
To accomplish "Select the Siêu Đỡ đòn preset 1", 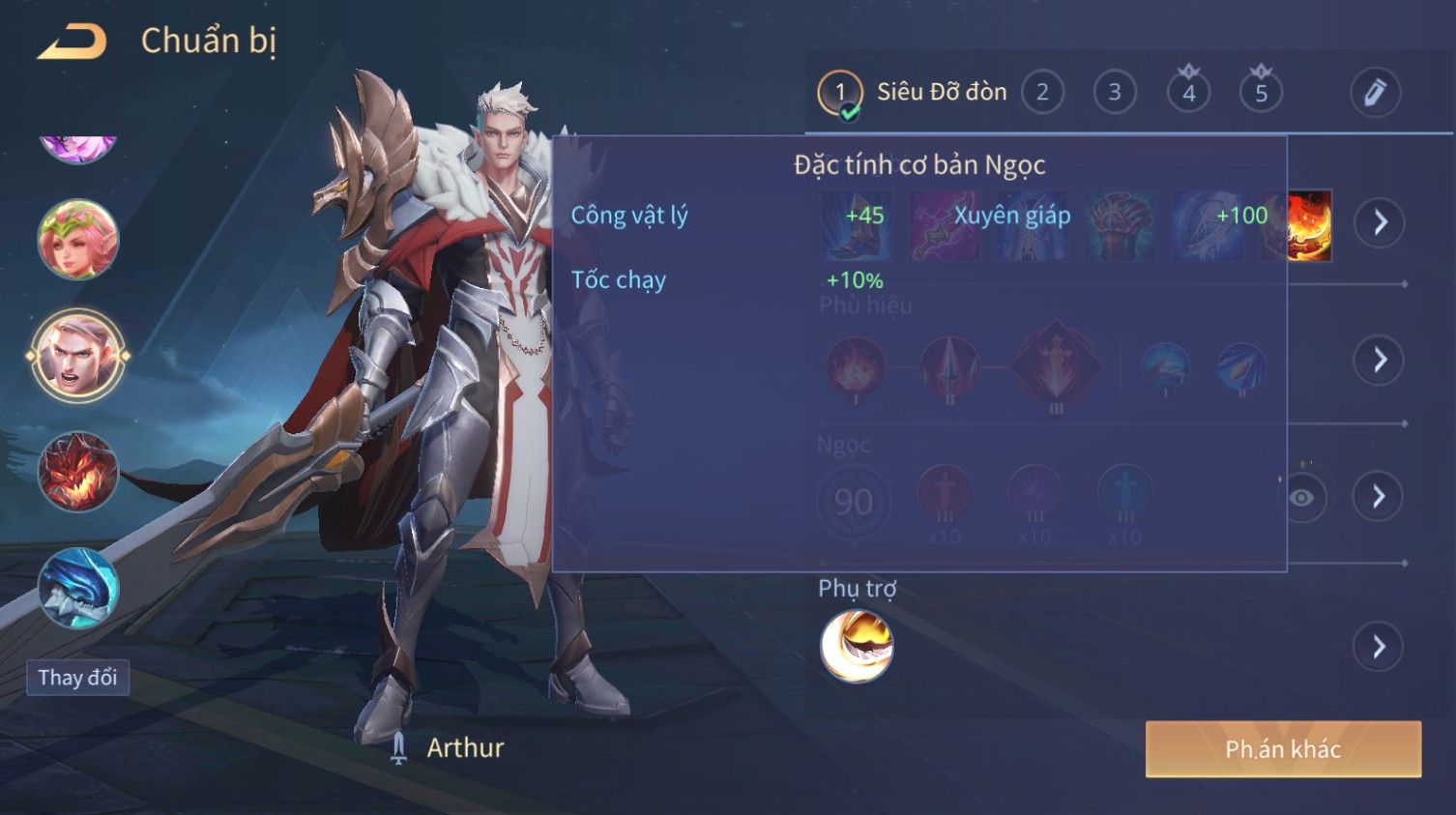I will pos(839,93).
